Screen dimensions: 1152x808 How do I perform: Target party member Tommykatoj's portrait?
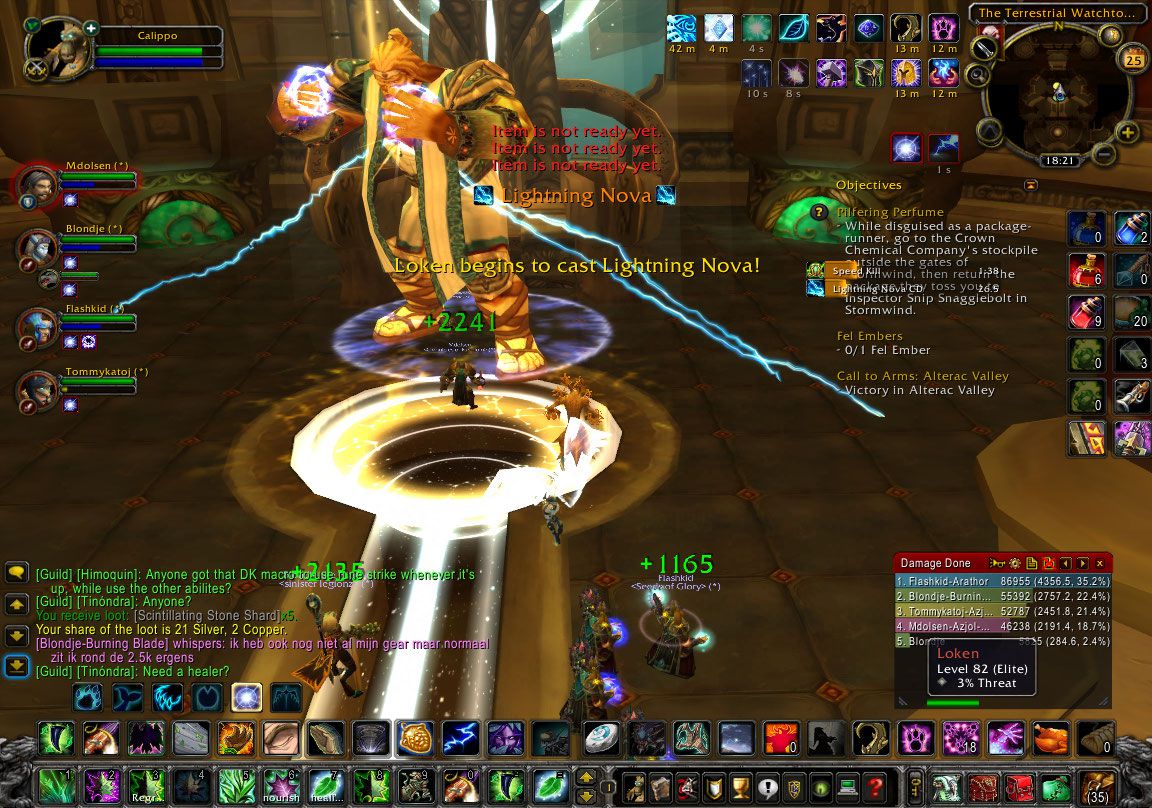click(x=36, y=391)
